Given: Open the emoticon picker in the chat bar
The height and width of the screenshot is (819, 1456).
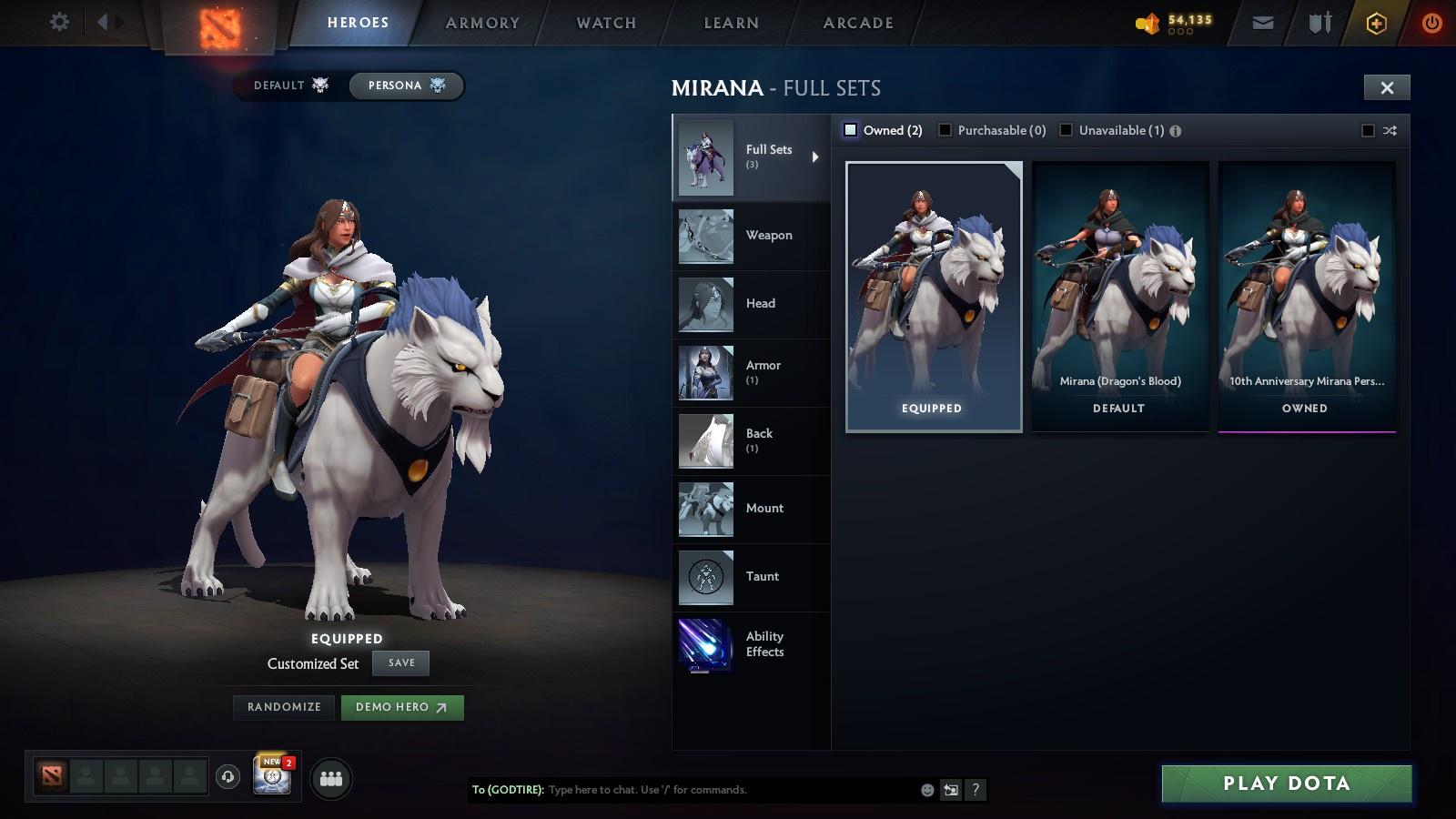Looking at the screenshot, I should [925, 790].
